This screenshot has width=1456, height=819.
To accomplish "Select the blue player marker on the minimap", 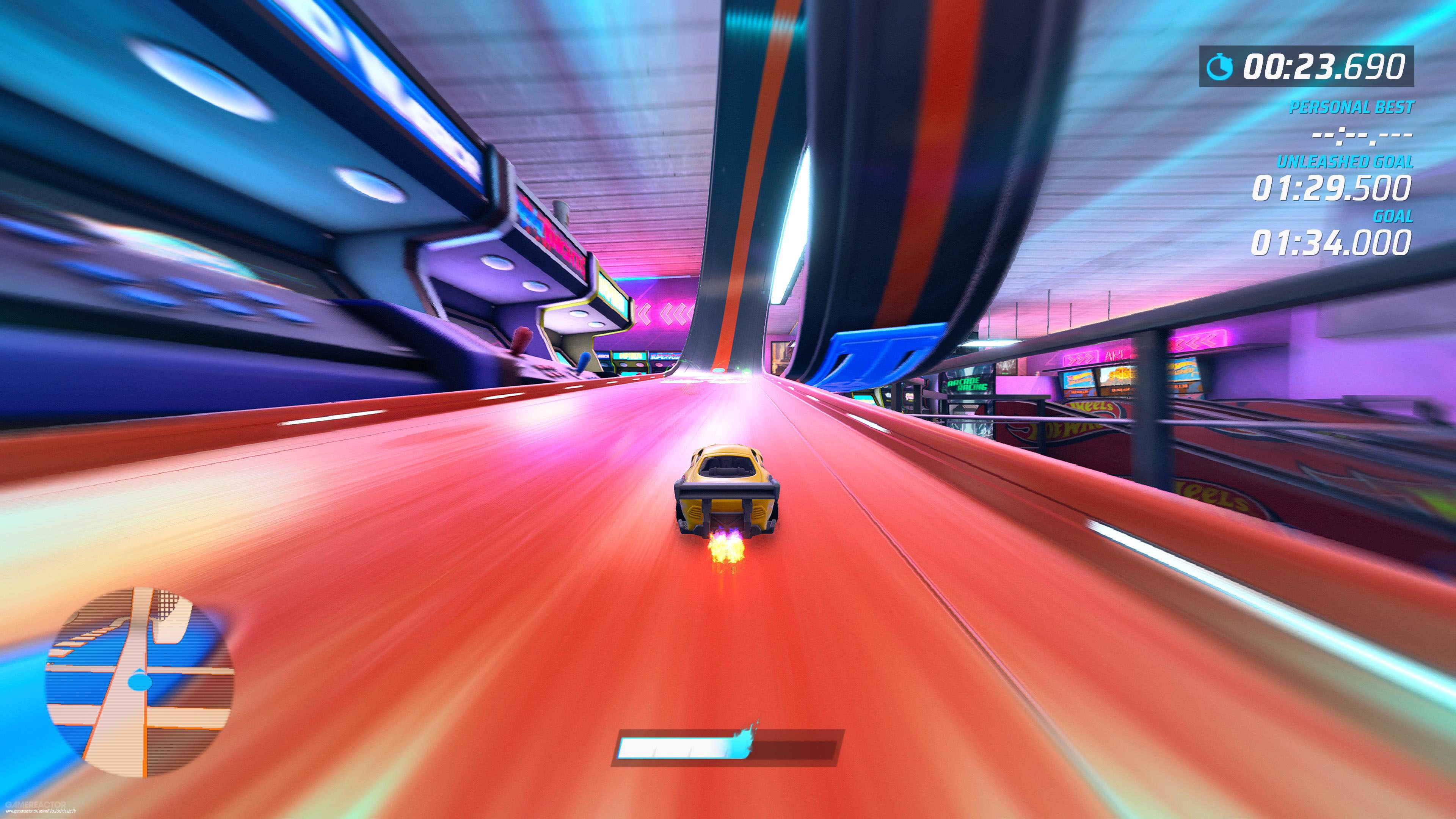I will point(137,681).
